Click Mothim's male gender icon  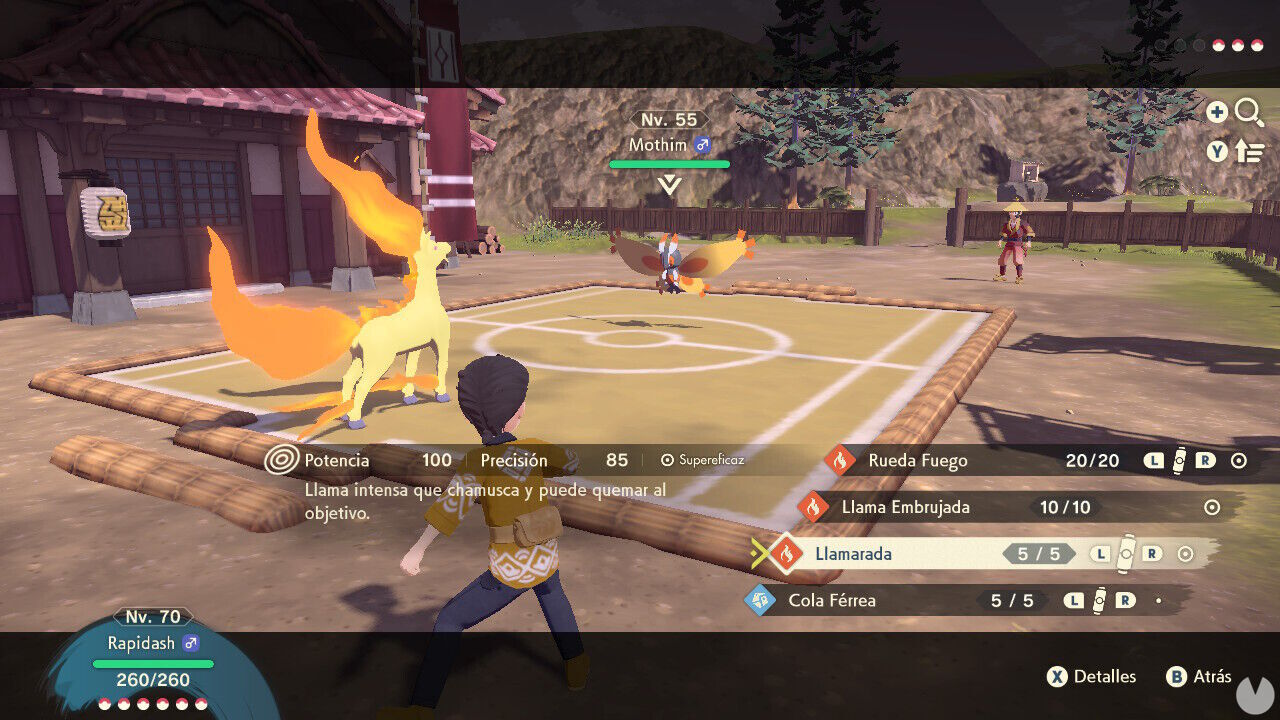[703, 145]
